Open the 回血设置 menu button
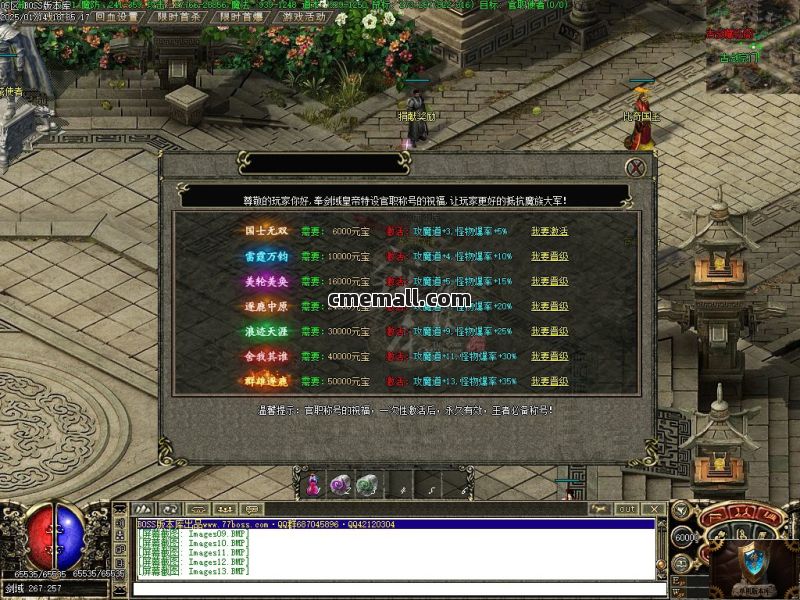 point(118,17)
